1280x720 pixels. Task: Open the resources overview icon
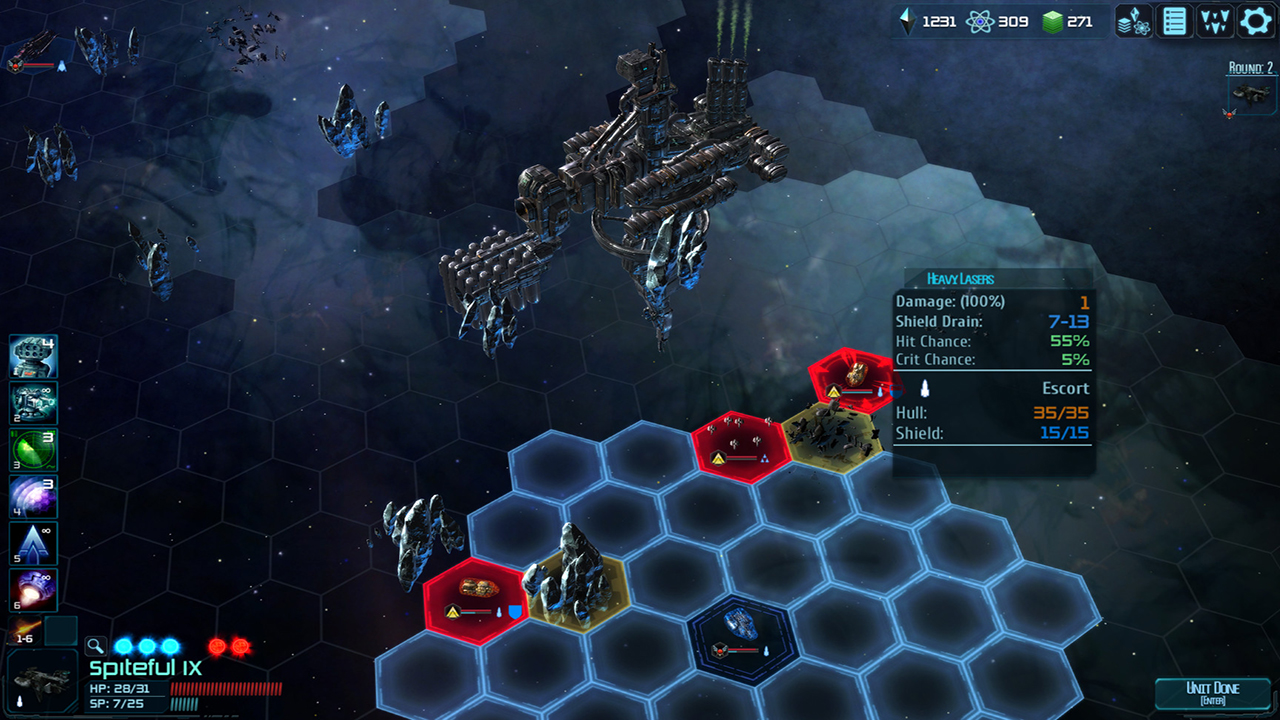pos(1134,21)
